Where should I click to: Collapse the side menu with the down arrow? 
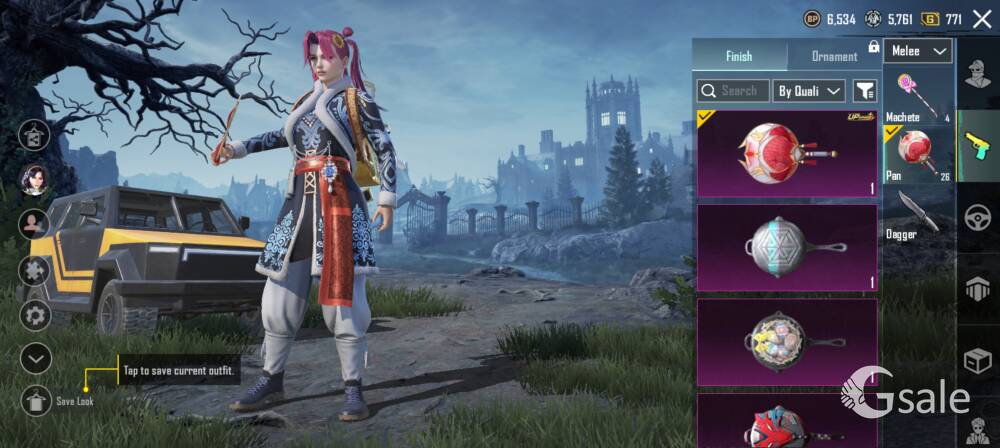tap(36, 357)
